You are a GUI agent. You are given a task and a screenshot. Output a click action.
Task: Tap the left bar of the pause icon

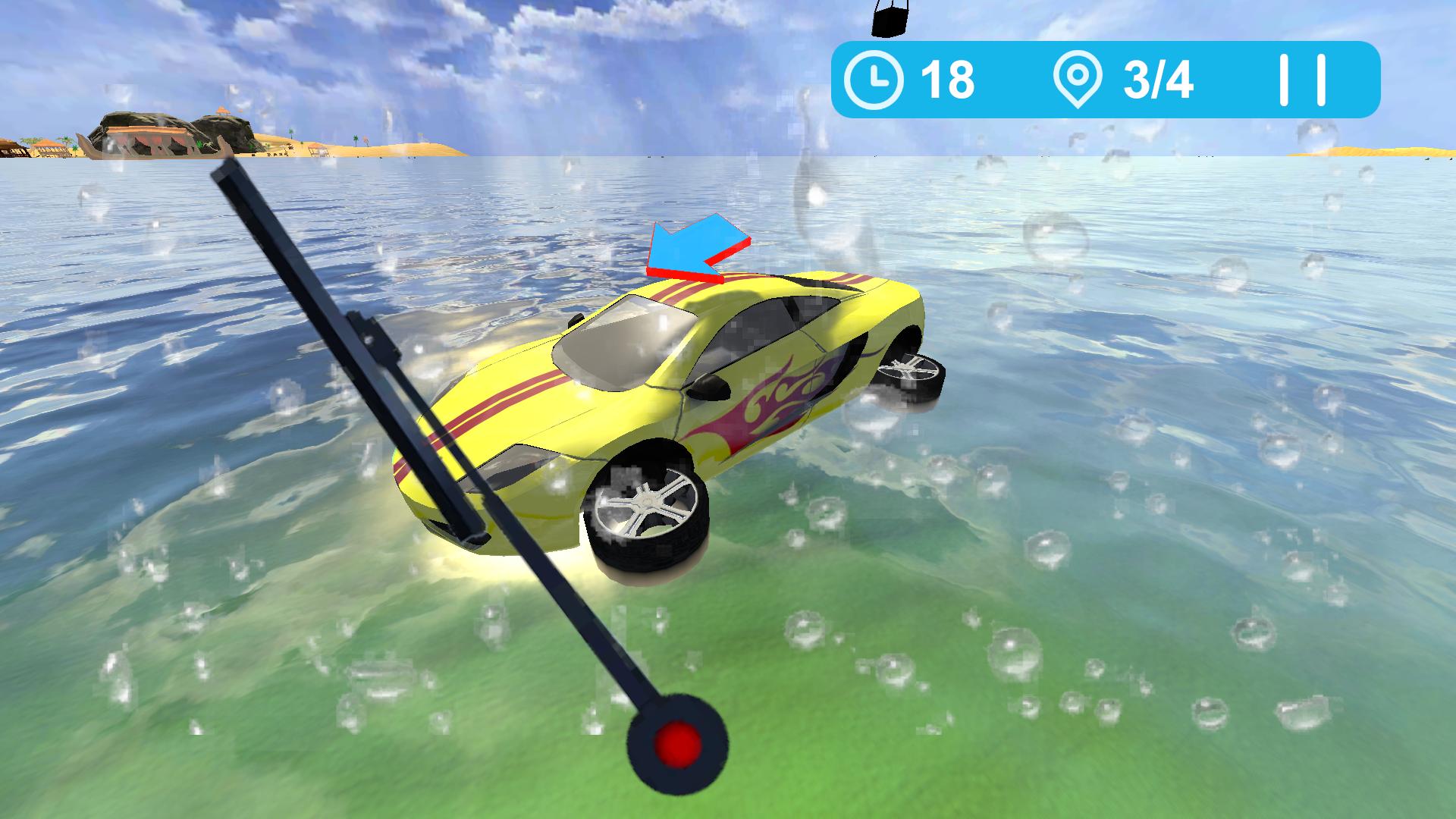click(1284, 80)
